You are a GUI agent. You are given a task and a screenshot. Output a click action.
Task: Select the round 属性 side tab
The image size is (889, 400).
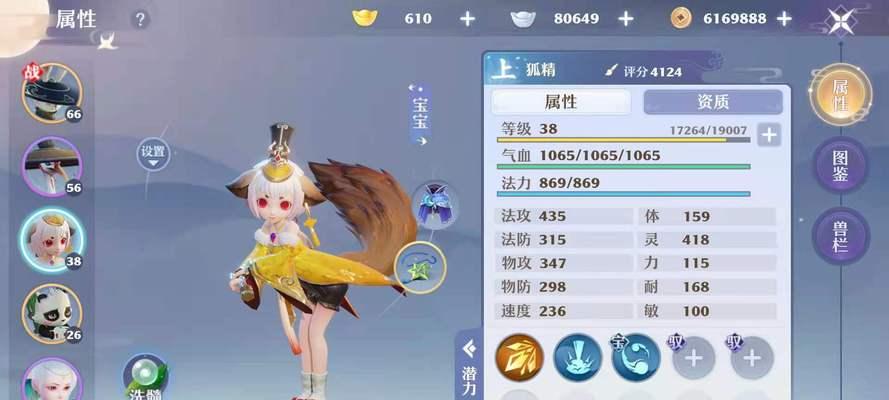(x=840, y=94)
